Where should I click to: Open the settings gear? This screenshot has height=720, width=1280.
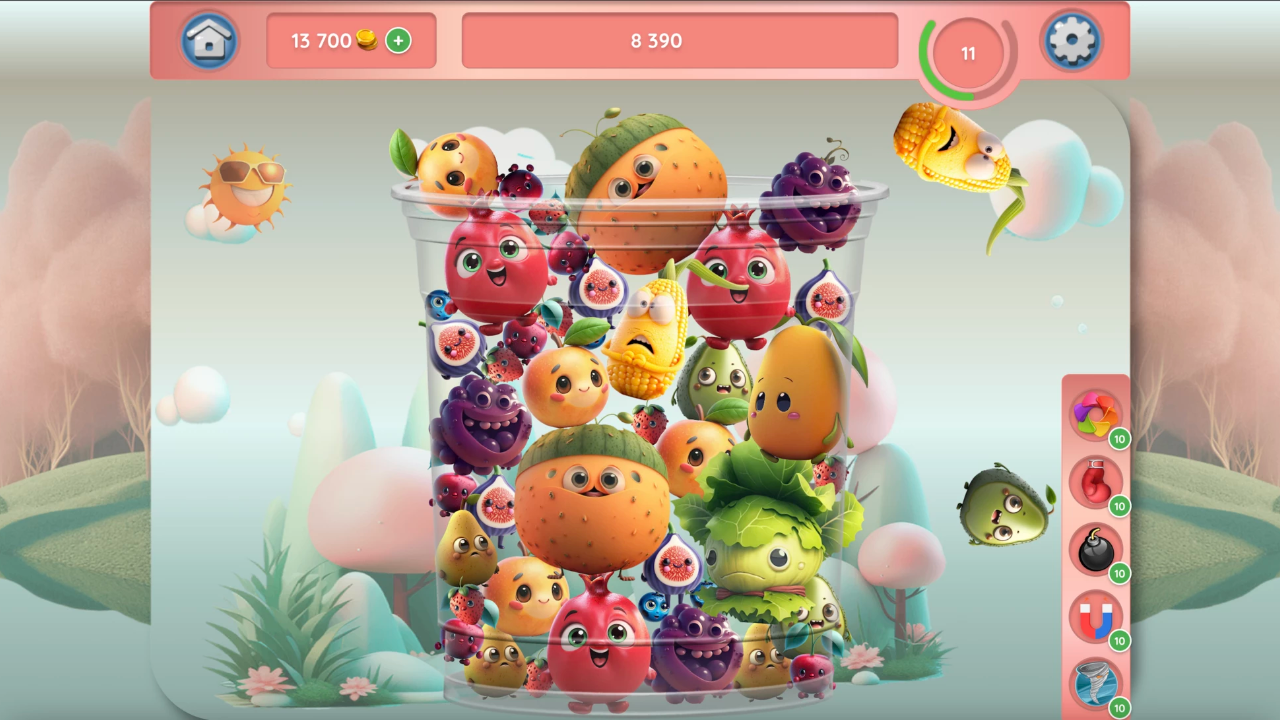coord(1071,42)
